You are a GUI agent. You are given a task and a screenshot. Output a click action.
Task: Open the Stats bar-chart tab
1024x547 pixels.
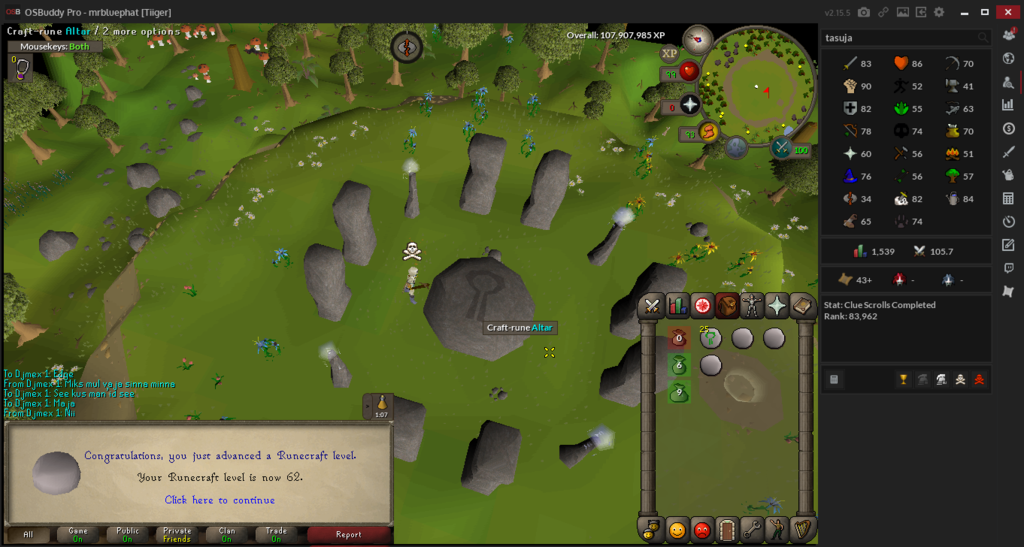tap(678, 306)
